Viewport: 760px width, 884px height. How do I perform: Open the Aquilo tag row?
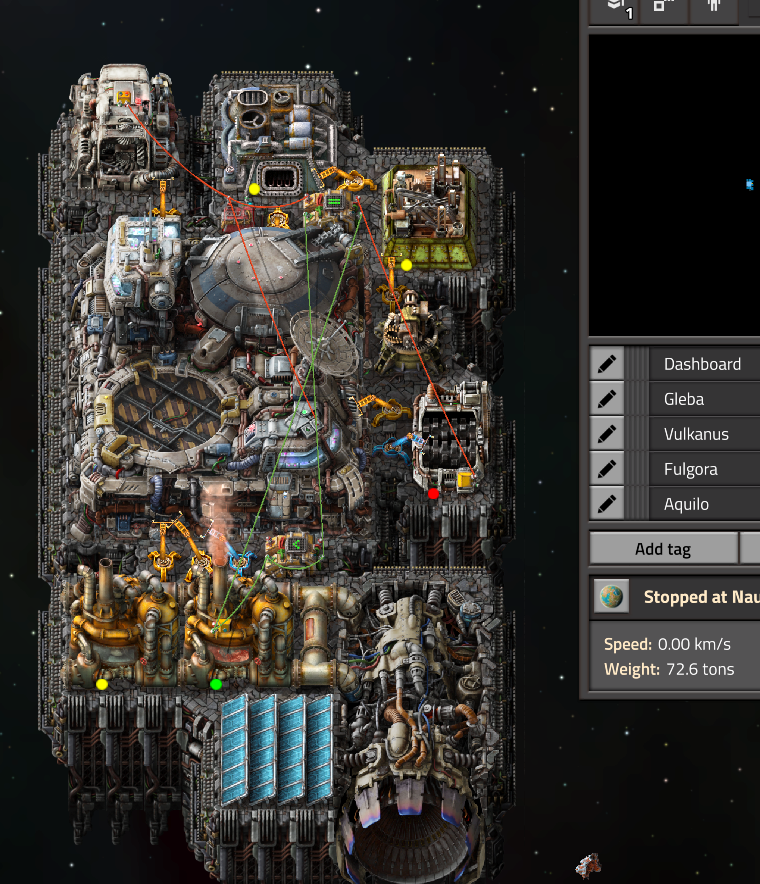702,504
